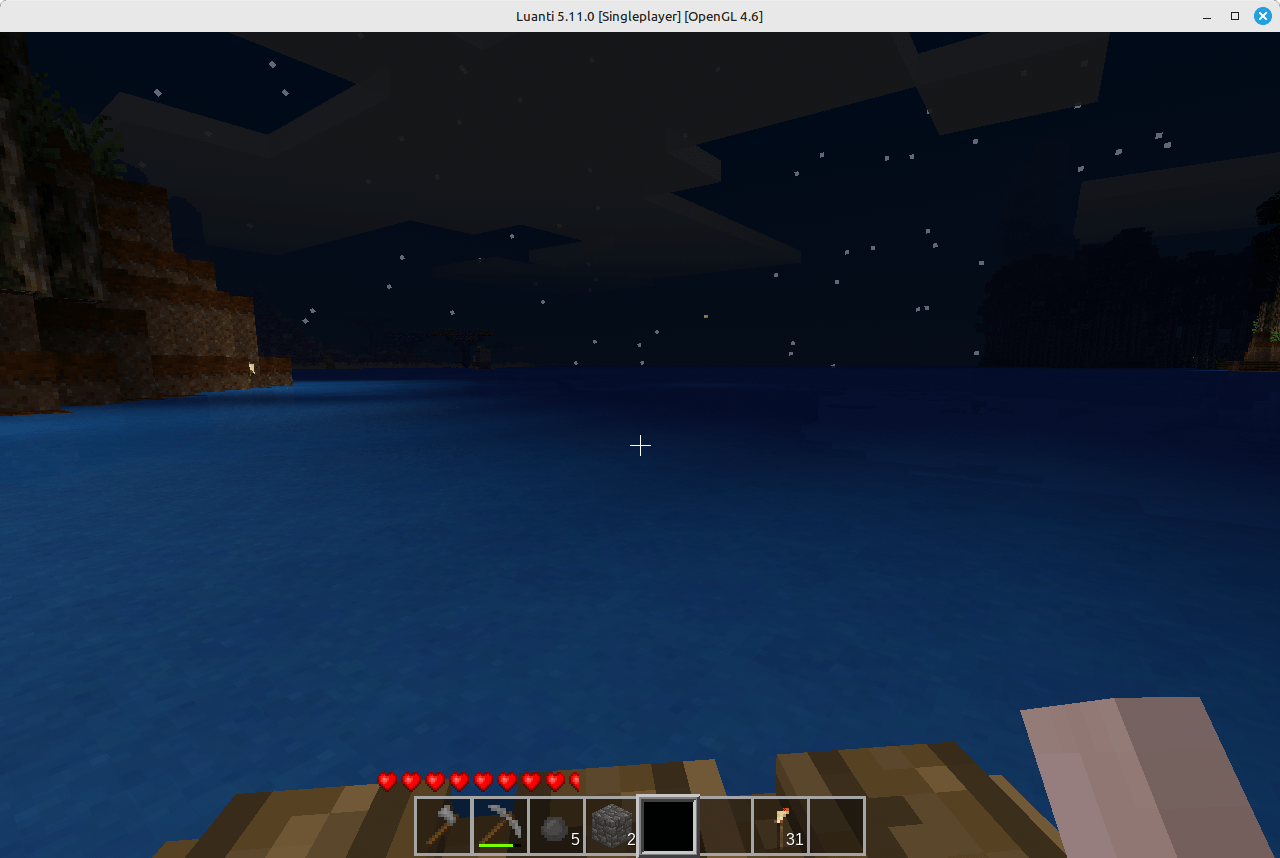Click the rightmost half heart indicator
Viewport: 1280px width, 858px height.
click(573, 782)
